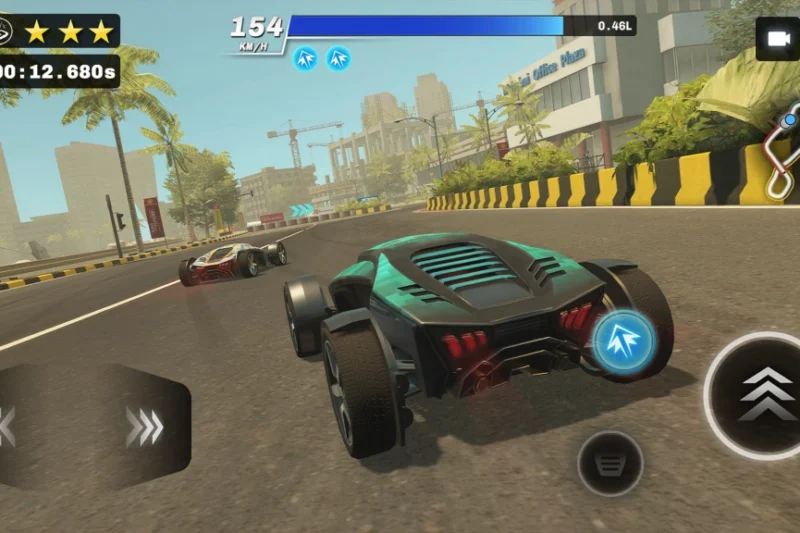Steer right with the triple-chevron arrow

(x=144, y=427)
